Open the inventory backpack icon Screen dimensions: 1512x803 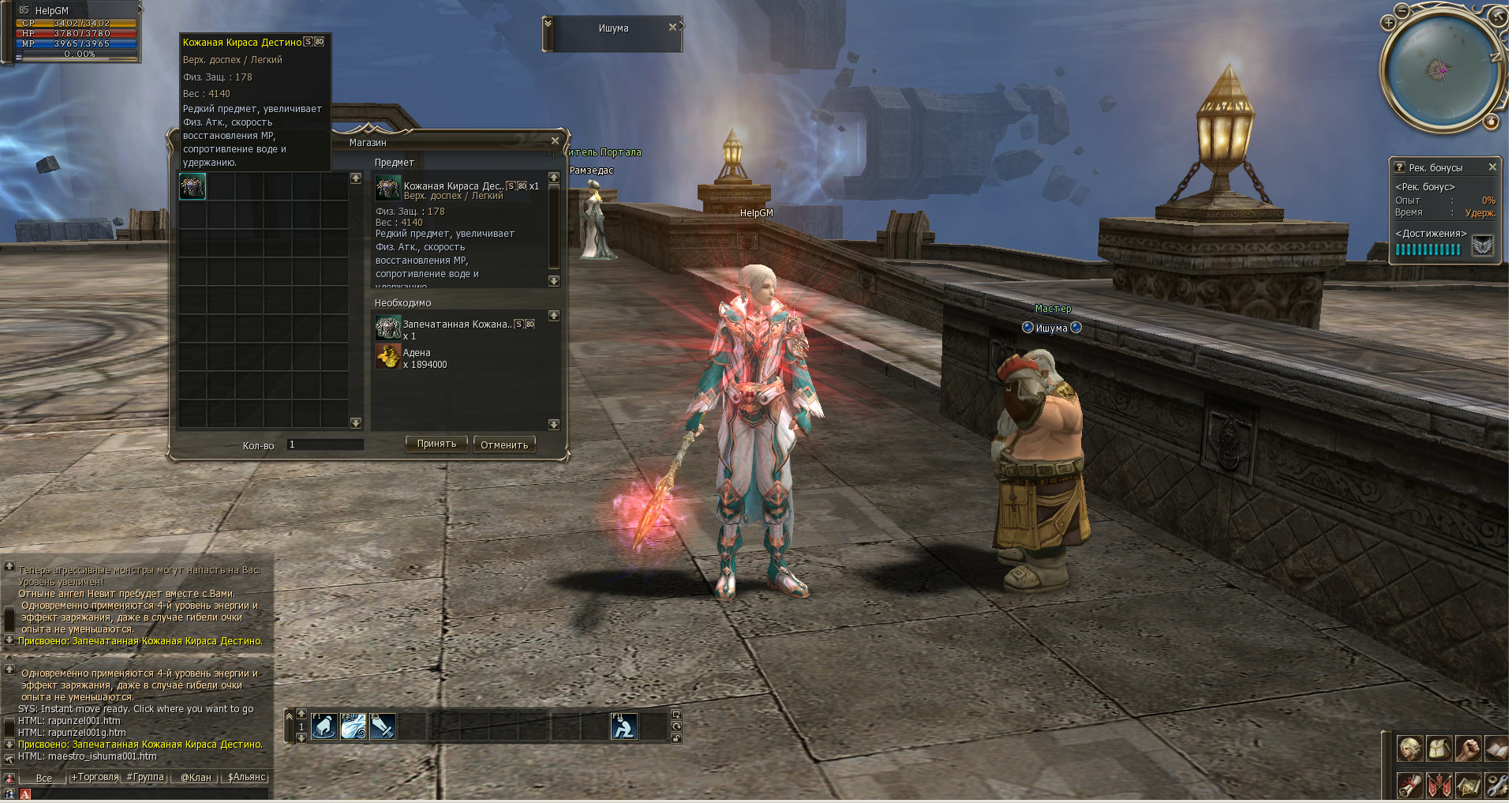click(x=1439, y=748)
